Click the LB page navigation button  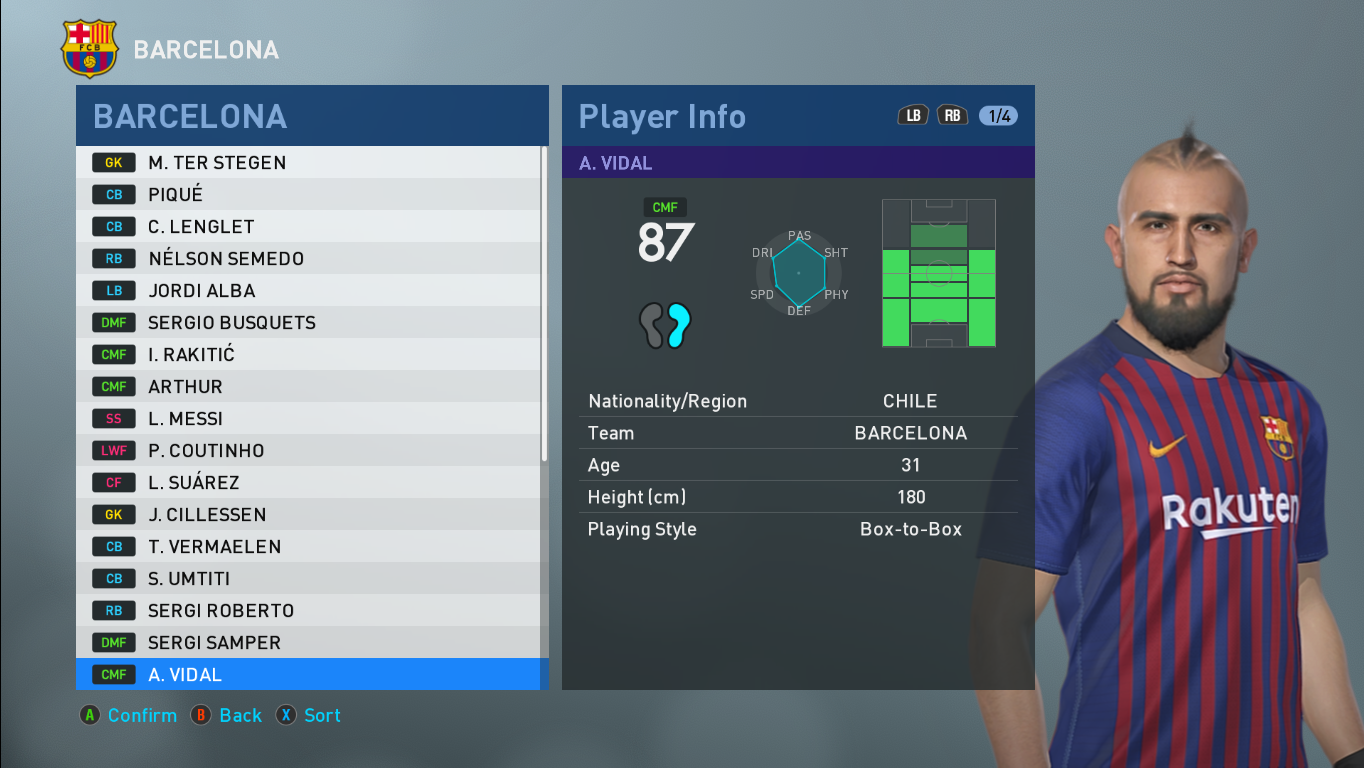912,115
